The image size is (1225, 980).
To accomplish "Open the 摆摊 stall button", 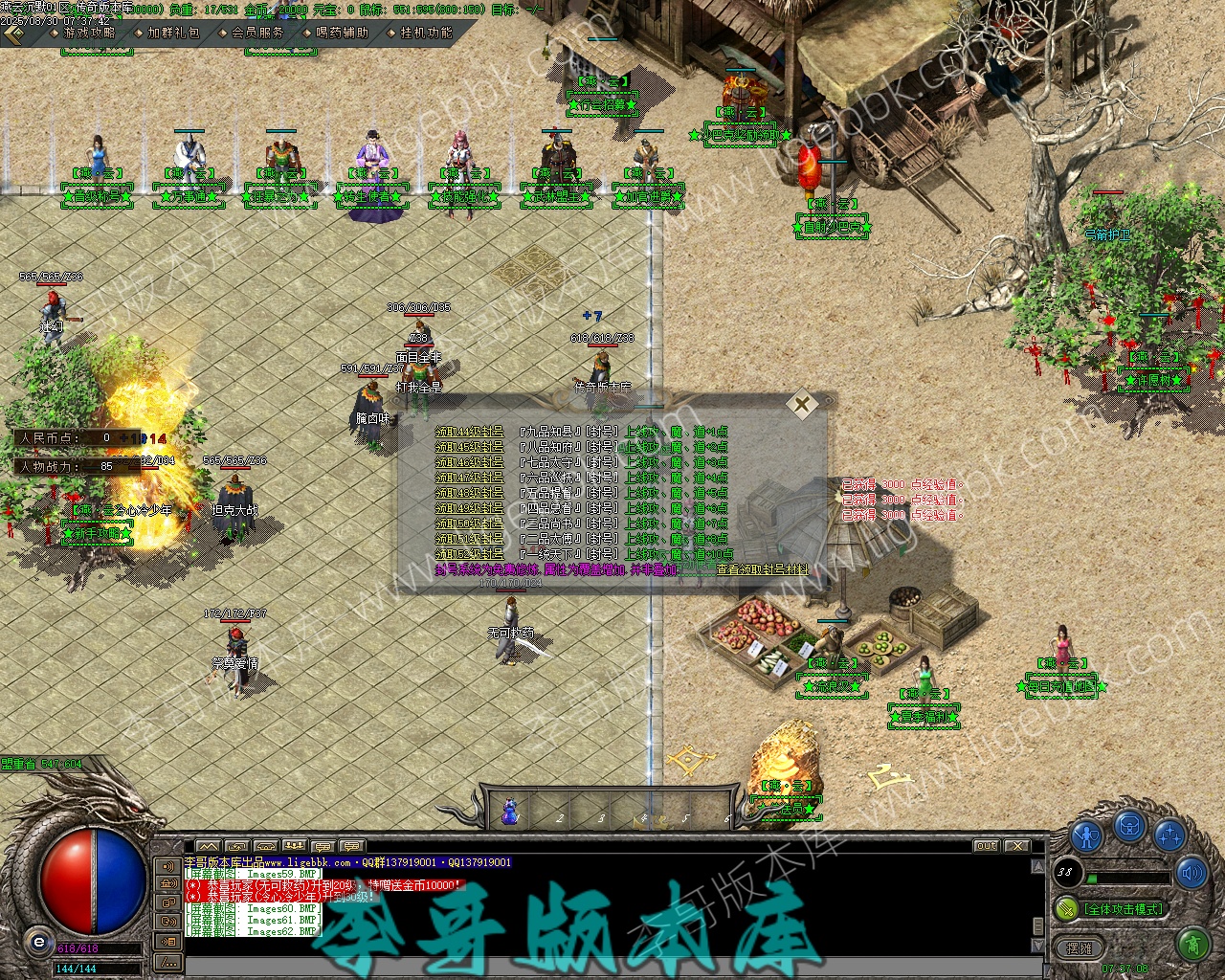I will point(1079,948).
